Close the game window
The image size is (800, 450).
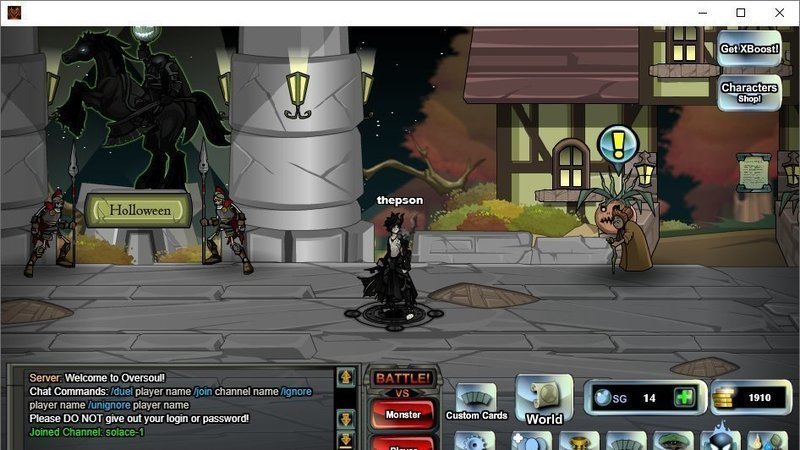point(779,13)
